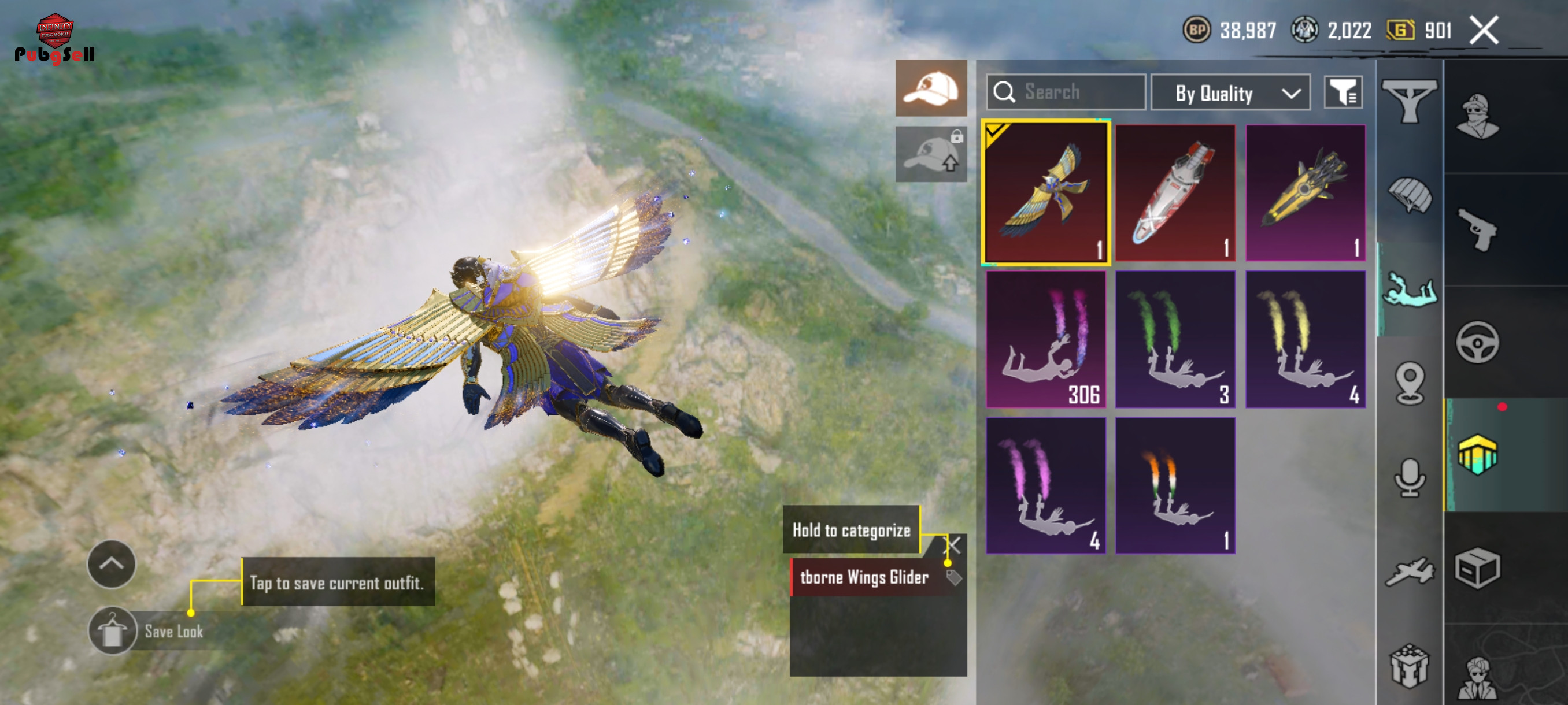
Task: Select the red and white rocket glider
Action: tap(1175, 193)
